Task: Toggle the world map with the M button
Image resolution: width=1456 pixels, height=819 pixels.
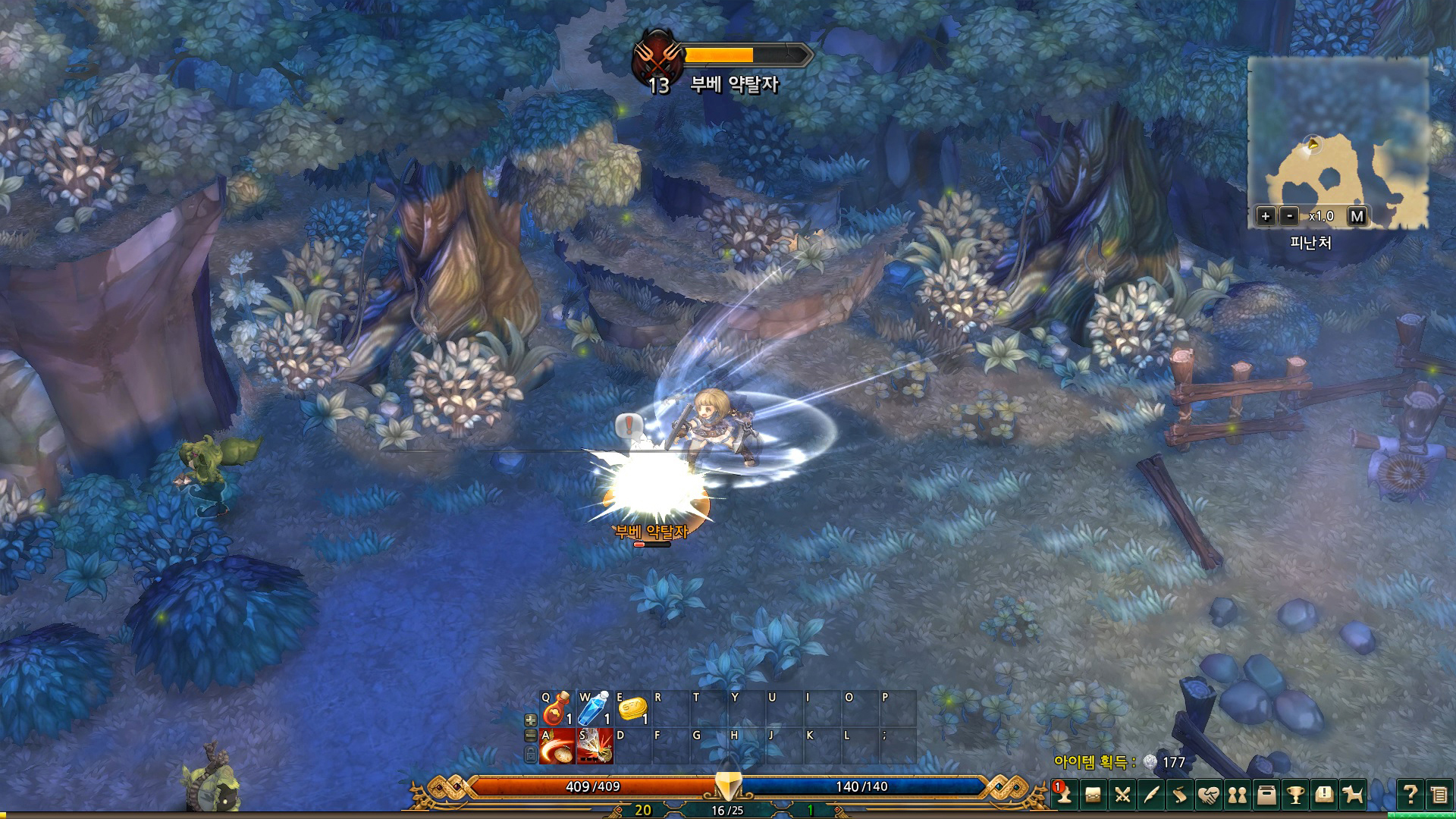Action: tap(1357, 218)
